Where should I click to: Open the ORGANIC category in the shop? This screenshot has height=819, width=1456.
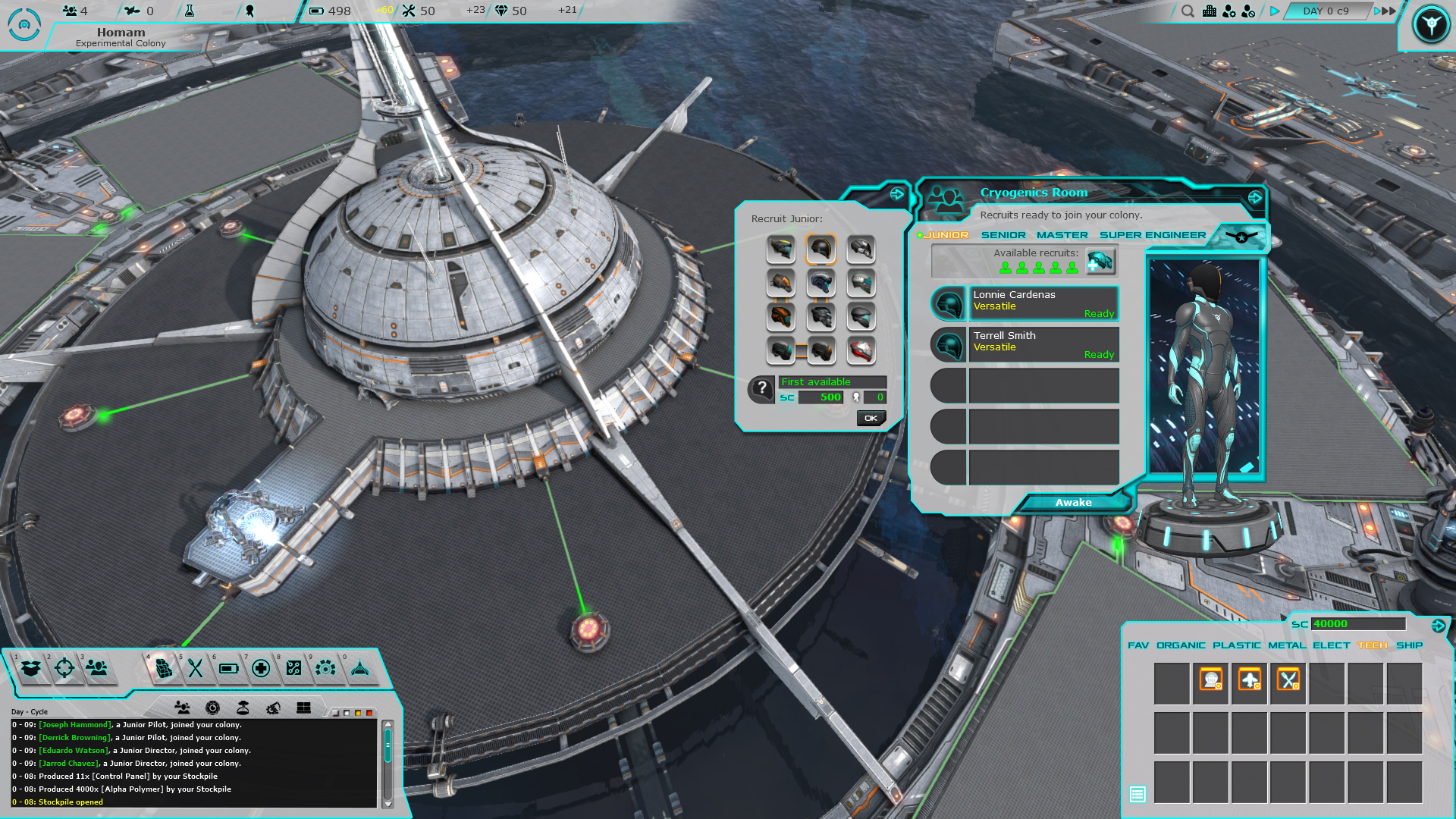1180,645
